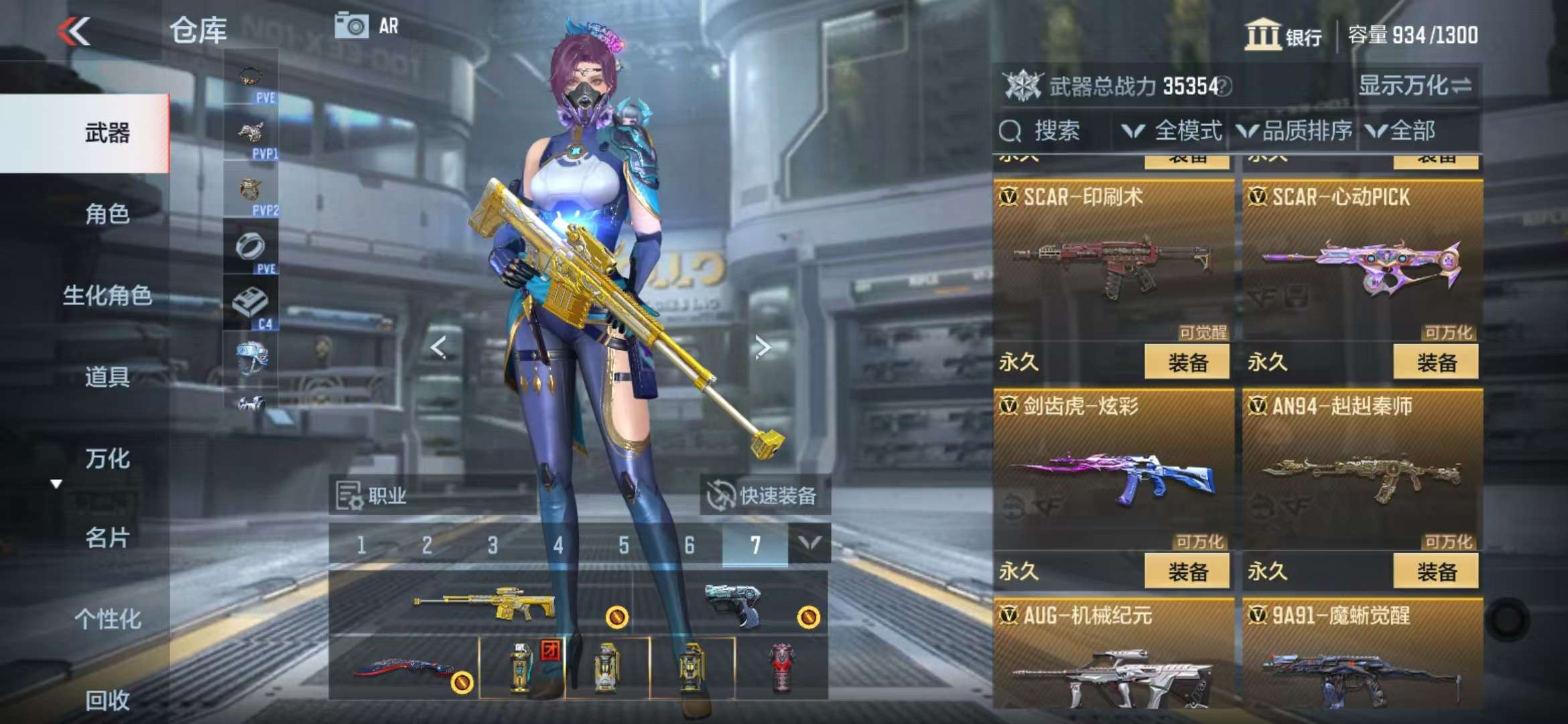Toggle 显示万化 display
This screenshot has height=724, width=1568.
pyautogui.click(x=1414, y=86)
